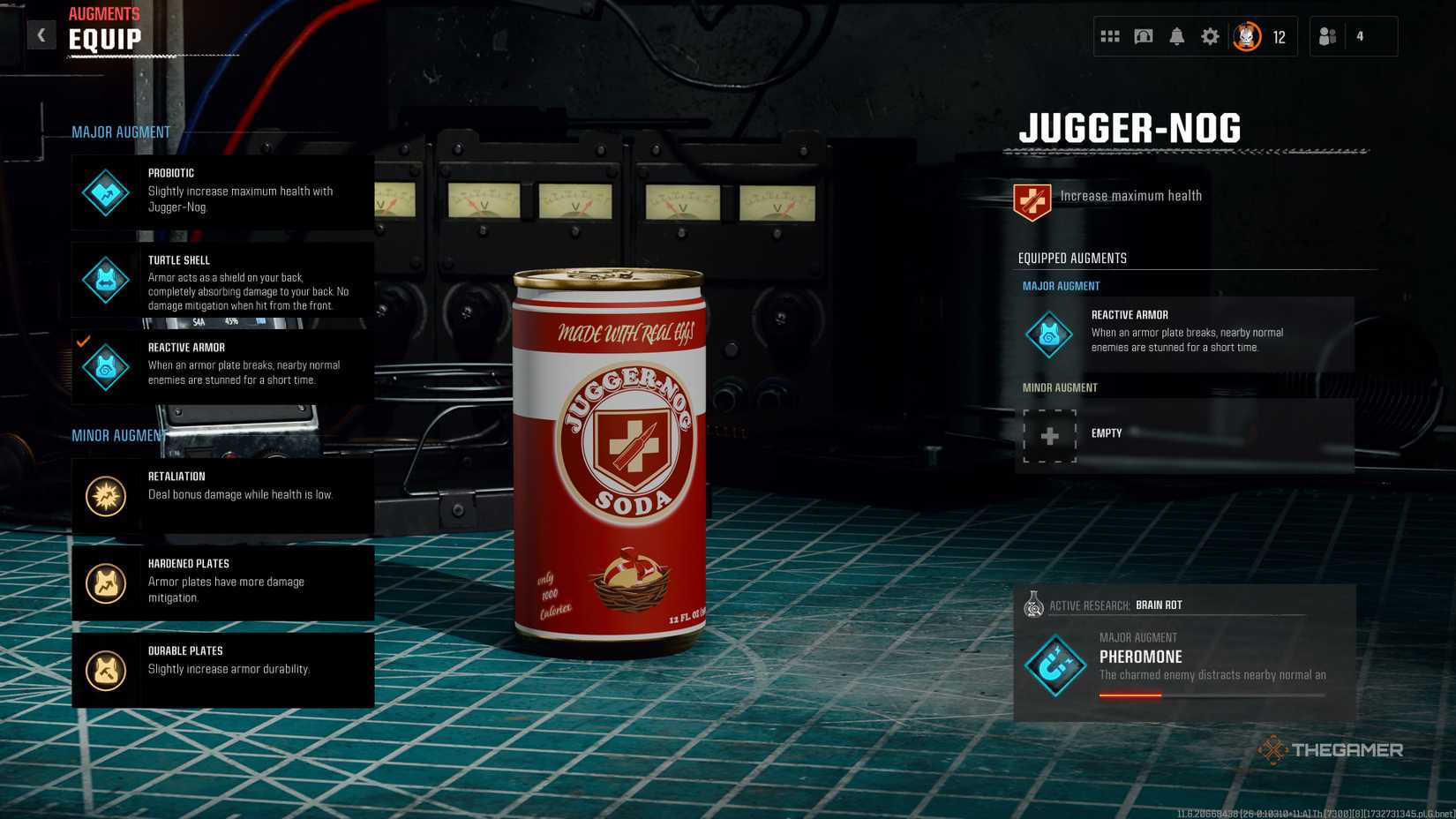Viewport: 1456px width, 819px height.
Task: Collapse the Major Augment section
Action: click(x=120, y=131)
